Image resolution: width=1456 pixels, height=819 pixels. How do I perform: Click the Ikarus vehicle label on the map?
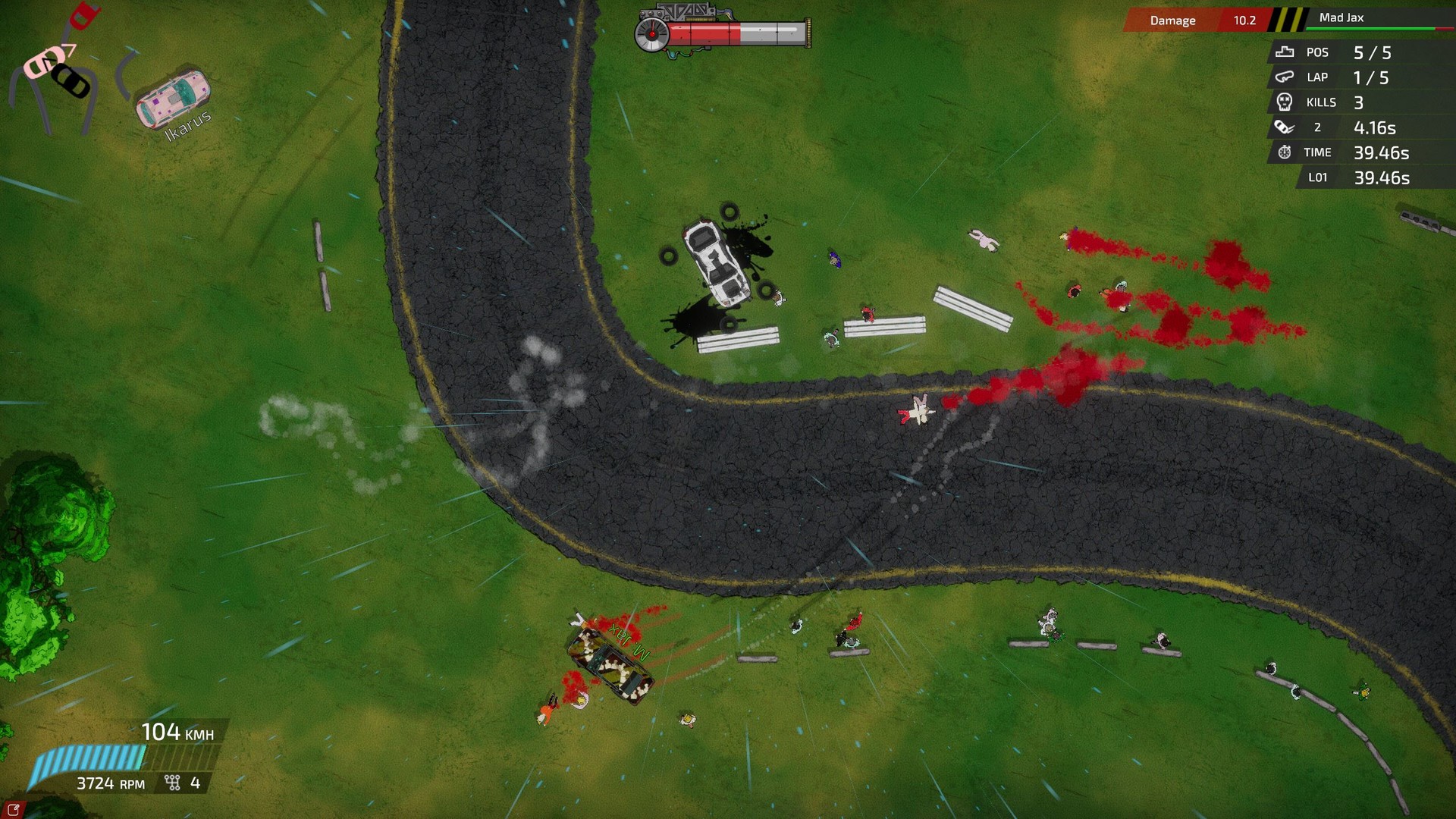point(187,123)
